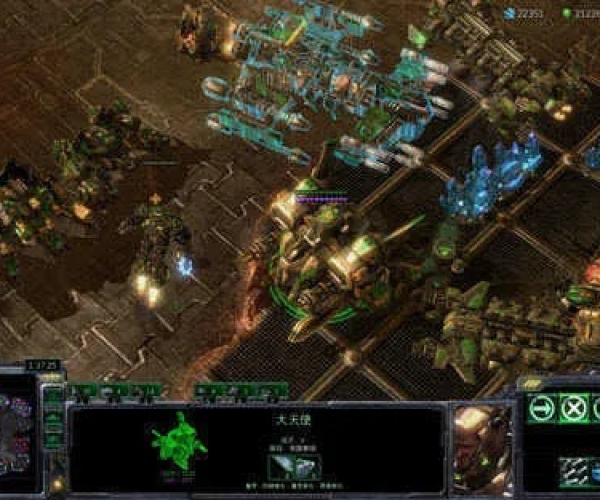
Task: Use the missile barrage ability icon
Action: coord(573,470)
